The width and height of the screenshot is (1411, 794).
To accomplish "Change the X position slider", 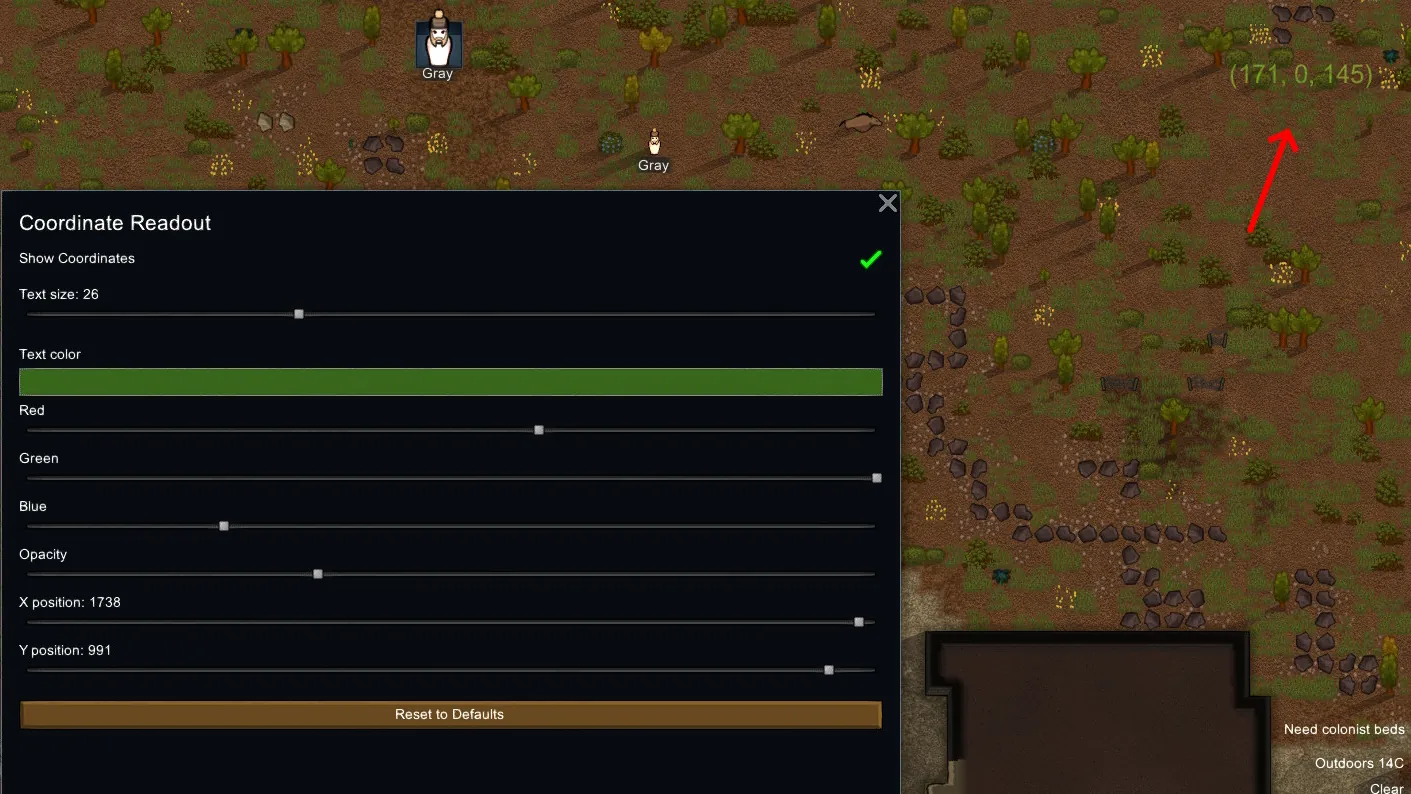I will pos(859,622).
